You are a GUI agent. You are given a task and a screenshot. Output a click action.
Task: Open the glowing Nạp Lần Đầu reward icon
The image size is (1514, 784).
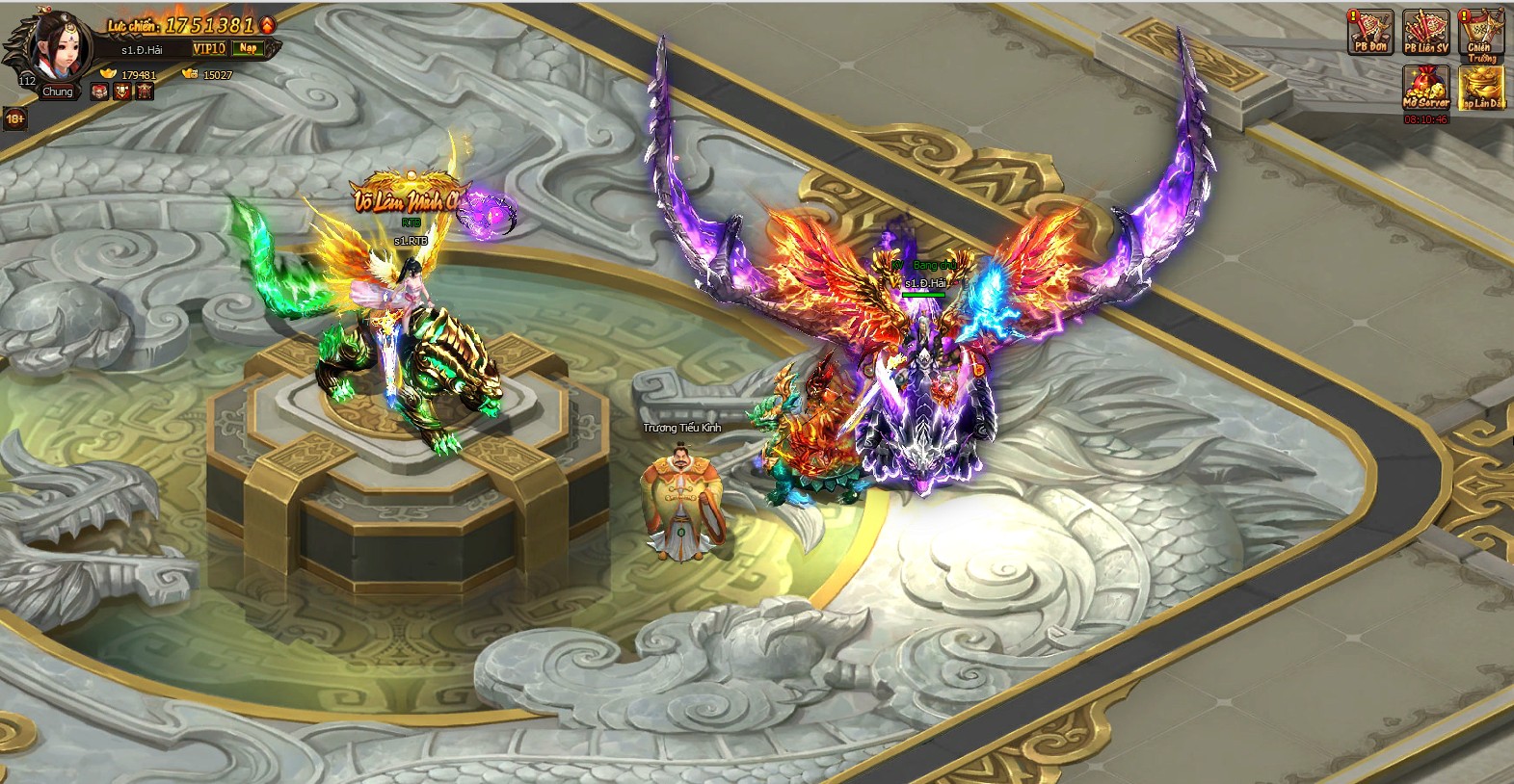(1483, 89)
